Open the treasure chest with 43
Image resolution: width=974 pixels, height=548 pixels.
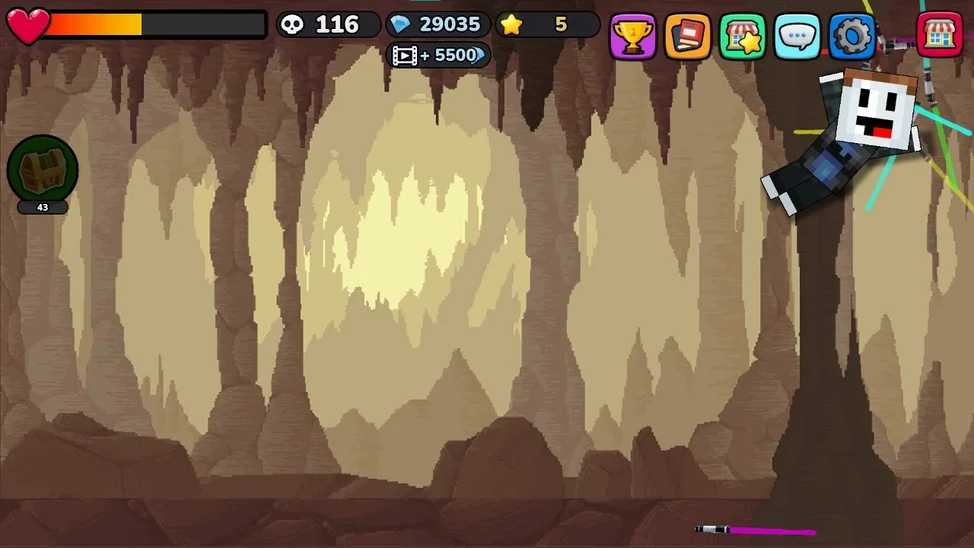tap(42, 169)
